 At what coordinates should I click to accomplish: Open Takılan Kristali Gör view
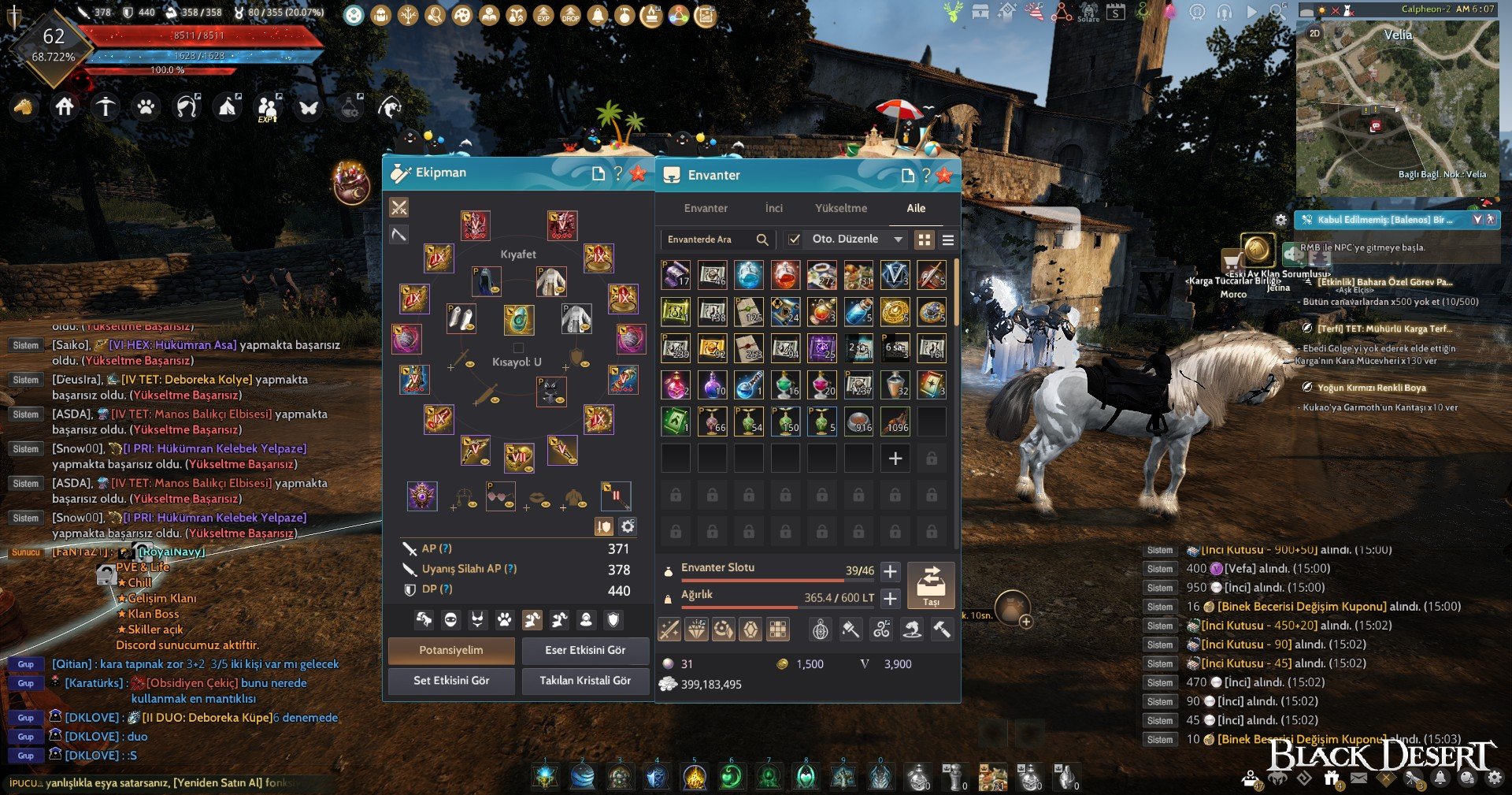(585, 681)
